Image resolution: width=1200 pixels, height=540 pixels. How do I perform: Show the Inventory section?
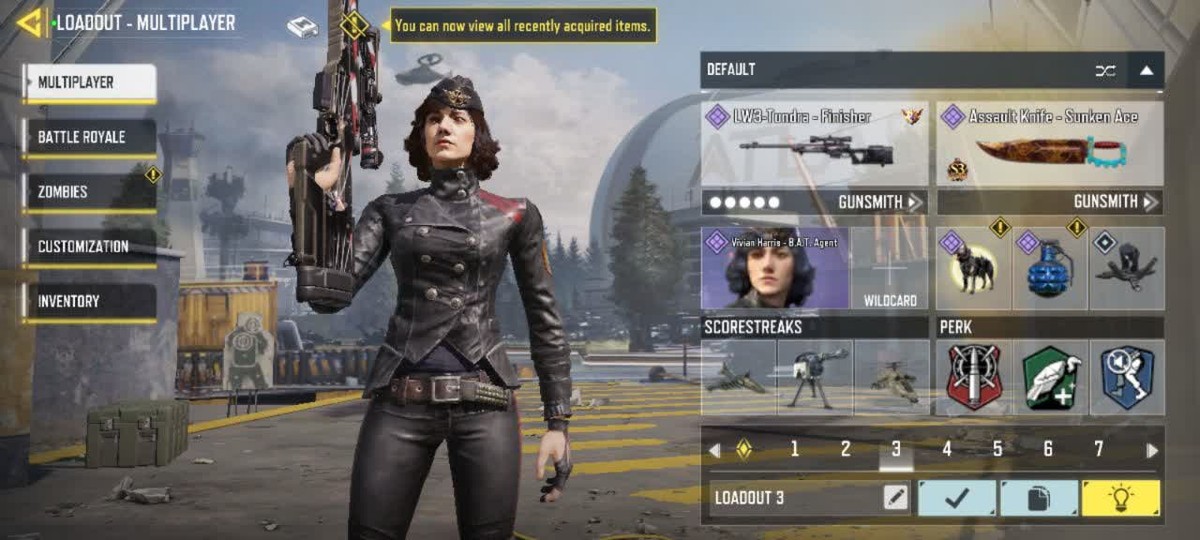90,301
